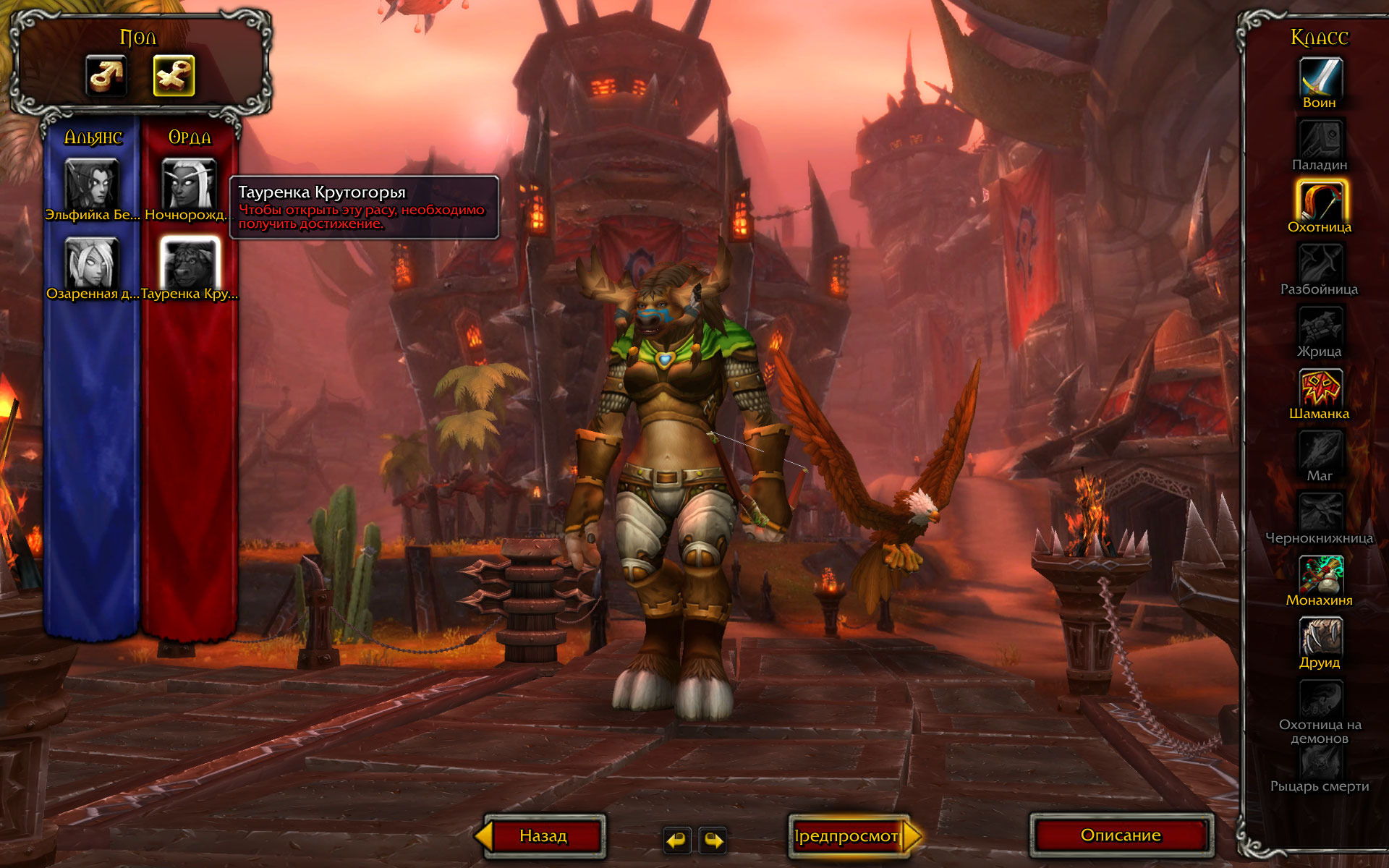This screenshot has width=1389, height=868.
Task: Pick the Highmountain Tauren race portrait
Action: point(189,263)
